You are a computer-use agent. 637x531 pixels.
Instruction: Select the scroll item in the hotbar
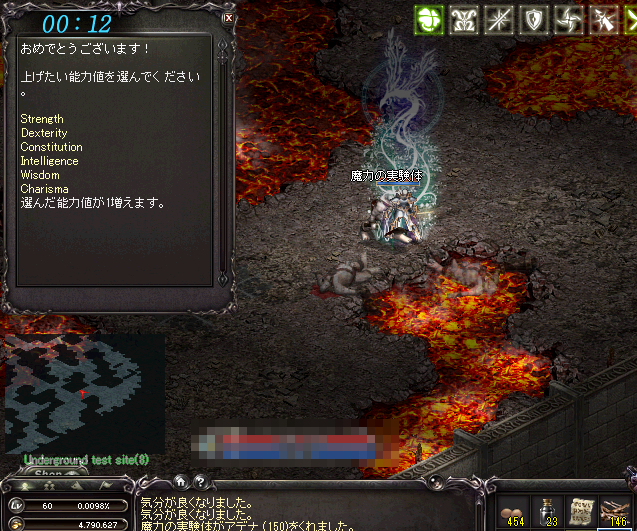[x=579, y=511]
